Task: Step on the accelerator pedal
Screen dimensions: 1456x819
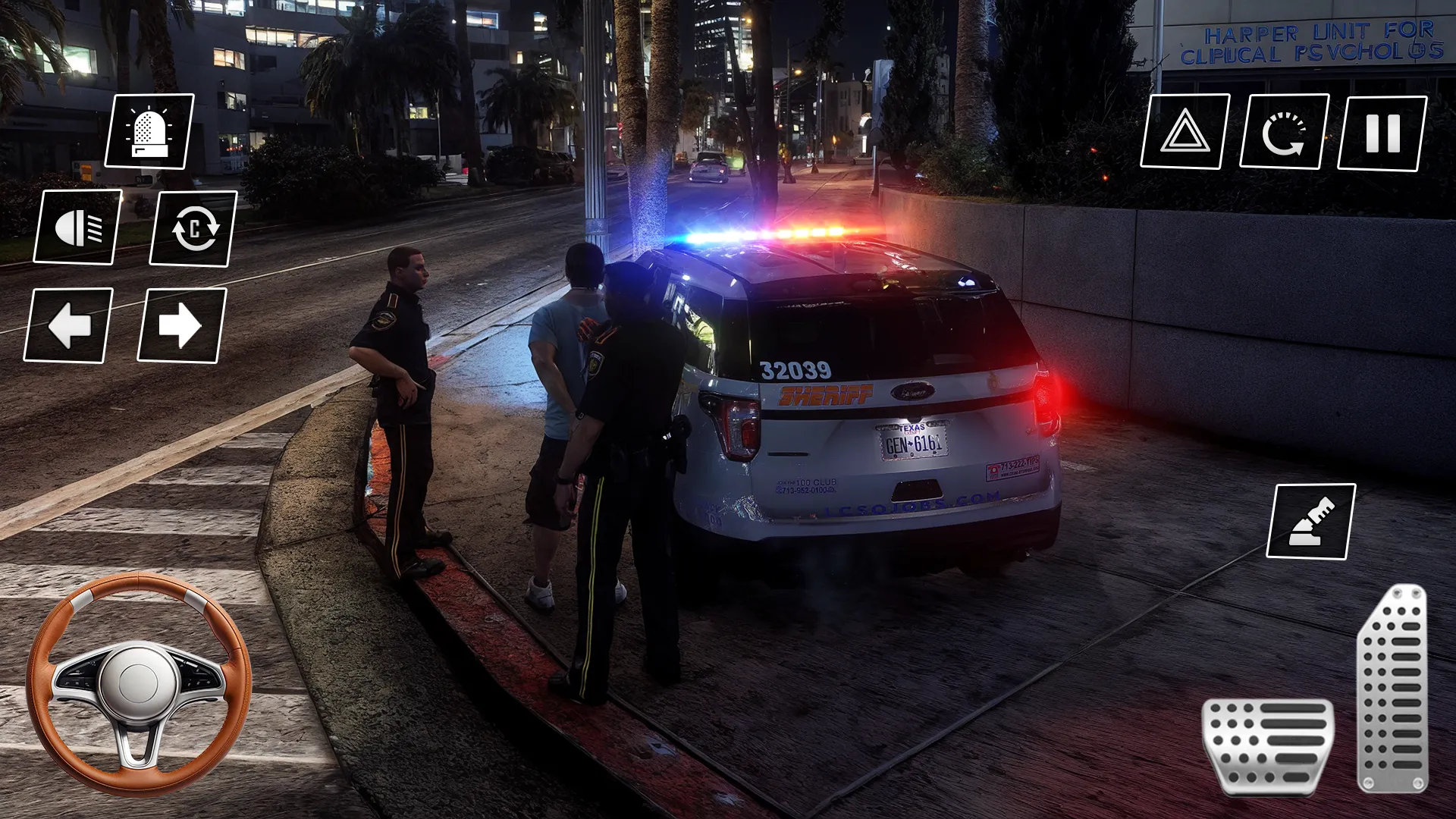Action: click(1392, 688)
